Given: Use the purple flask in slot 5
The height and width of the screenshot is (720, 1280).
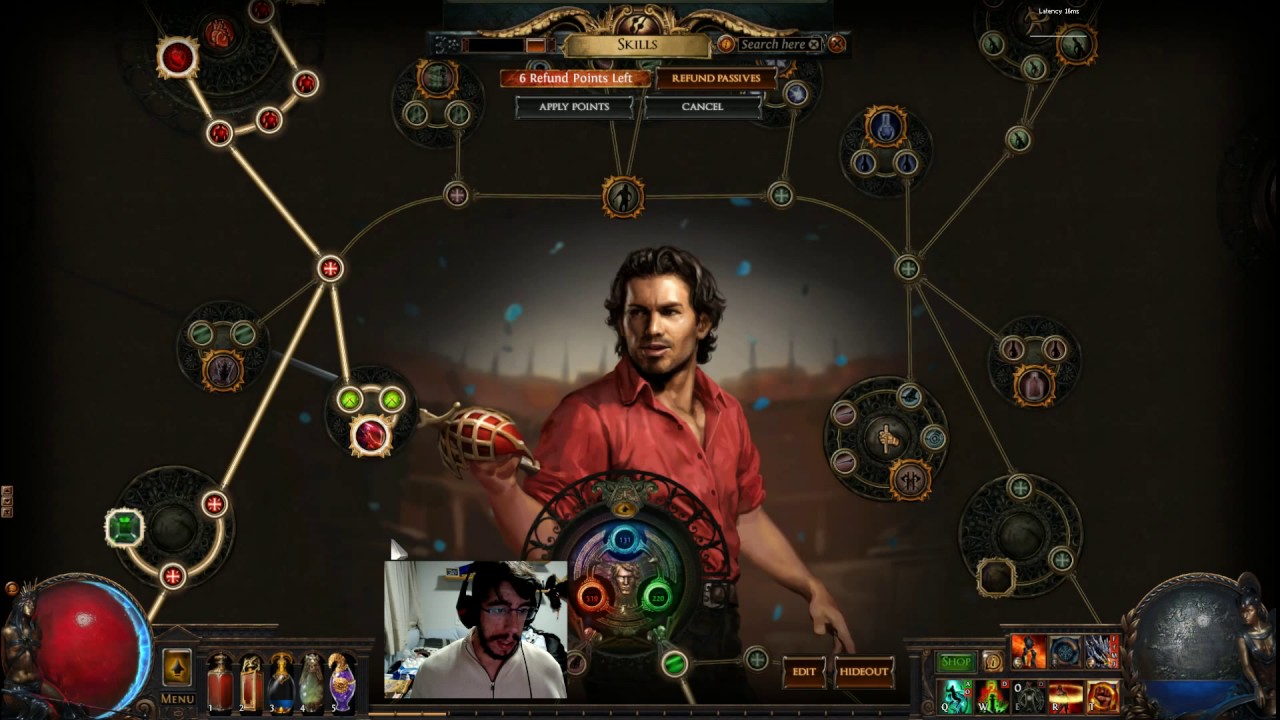Looking at the screenshot, I should click(x=342, y=684).
